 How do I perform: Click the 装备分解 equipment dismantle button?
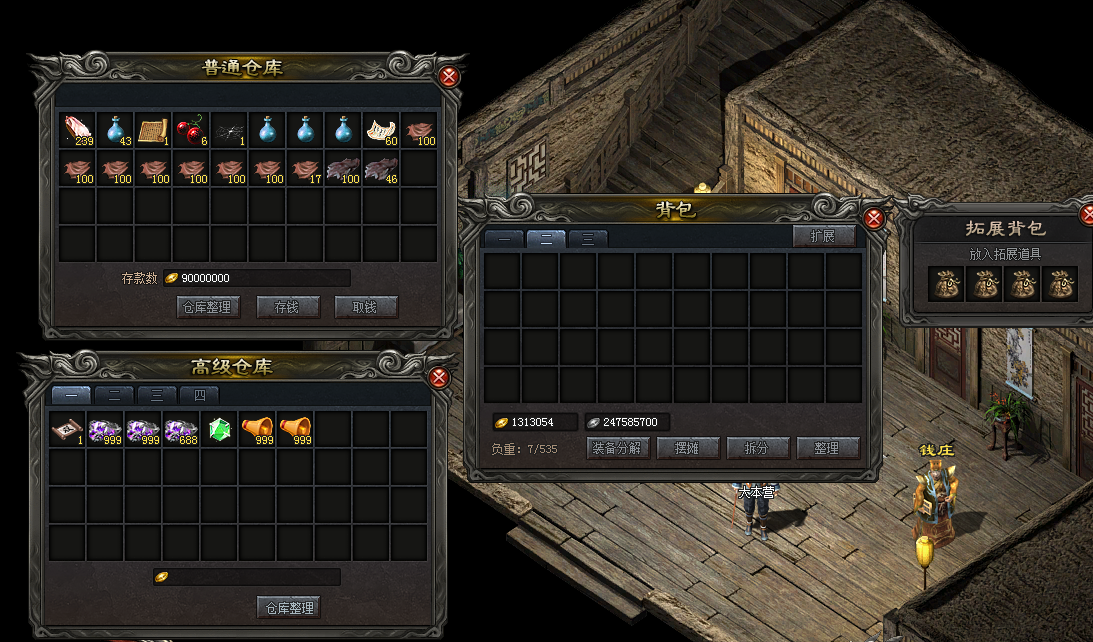619,448
